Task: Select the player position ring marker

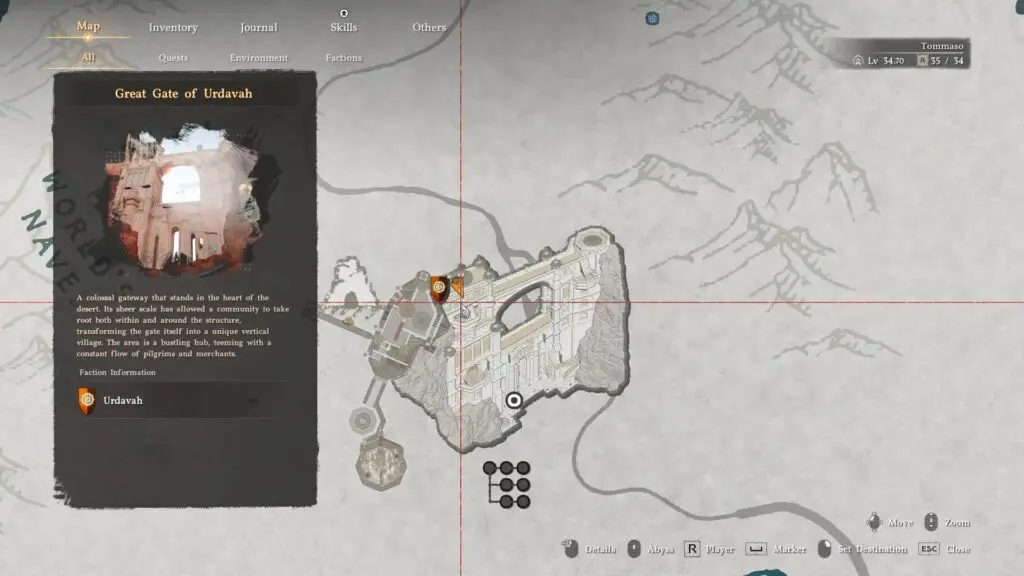Action: pos(514,400)
